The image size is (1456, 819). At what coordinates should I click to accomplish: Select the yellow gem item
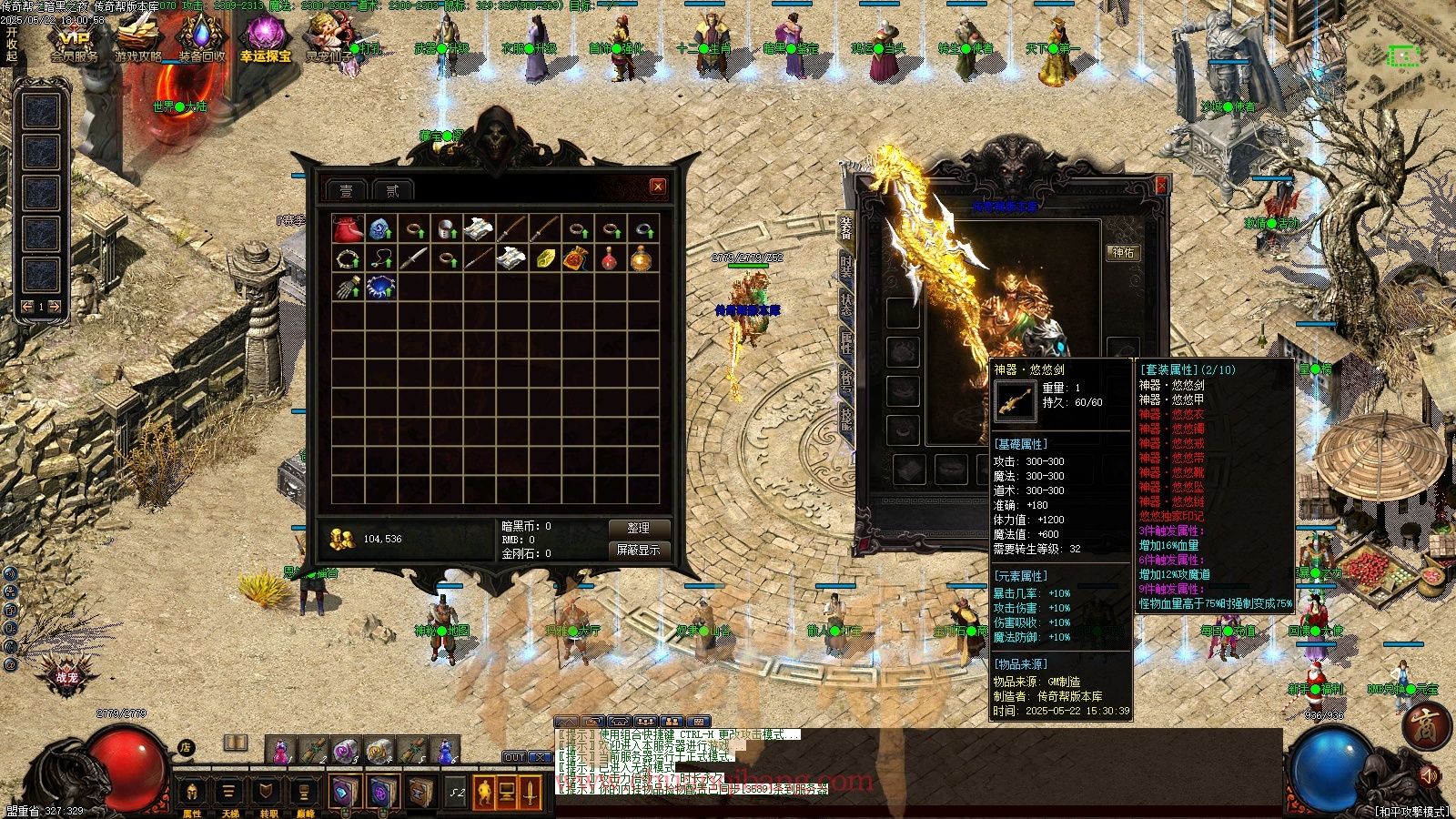(544, 258)
